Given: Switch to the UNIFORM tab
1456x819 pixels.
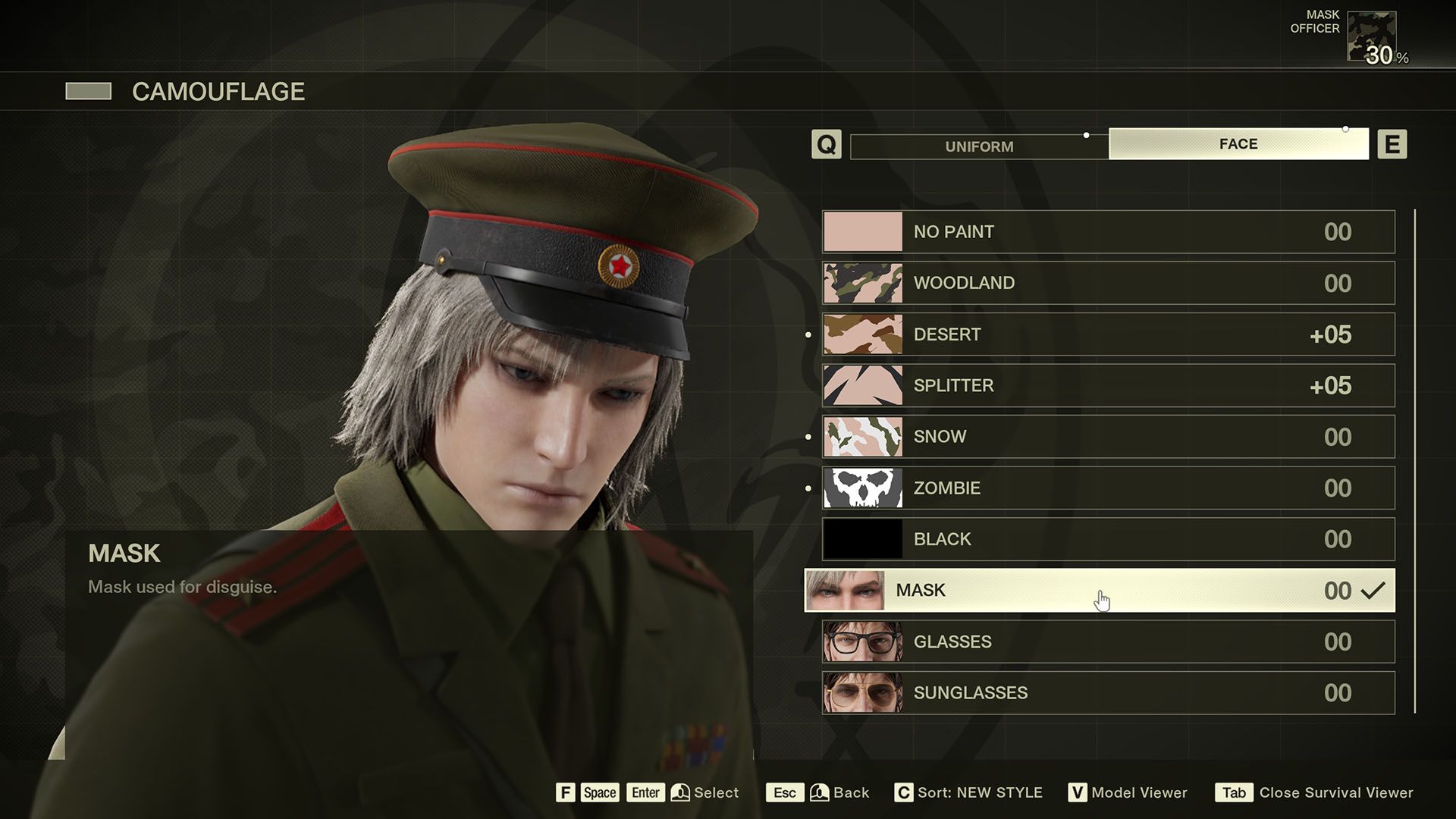Looking at the screenshot, I should coord(978,146).
